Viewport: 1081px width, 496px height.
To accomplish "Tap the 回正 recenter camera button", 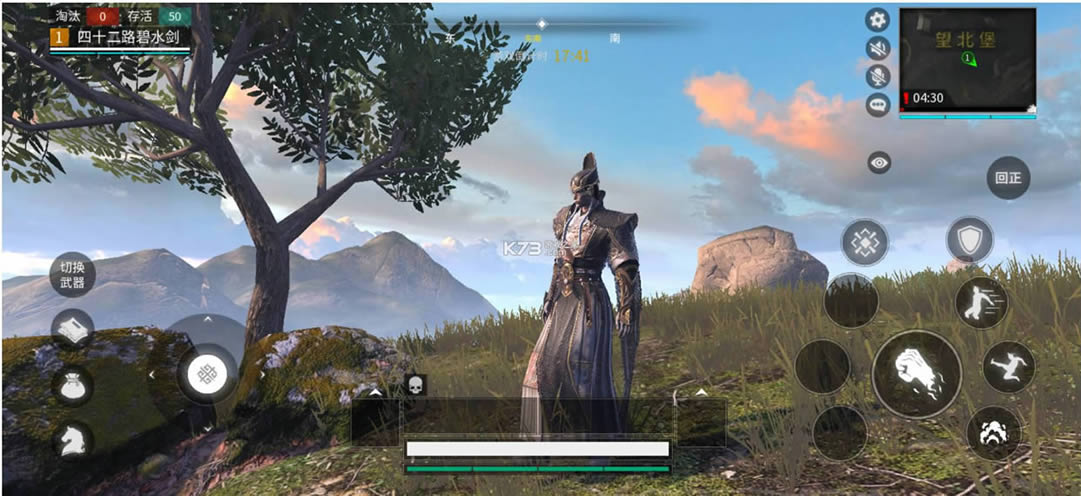I will tap(1007, 178).
